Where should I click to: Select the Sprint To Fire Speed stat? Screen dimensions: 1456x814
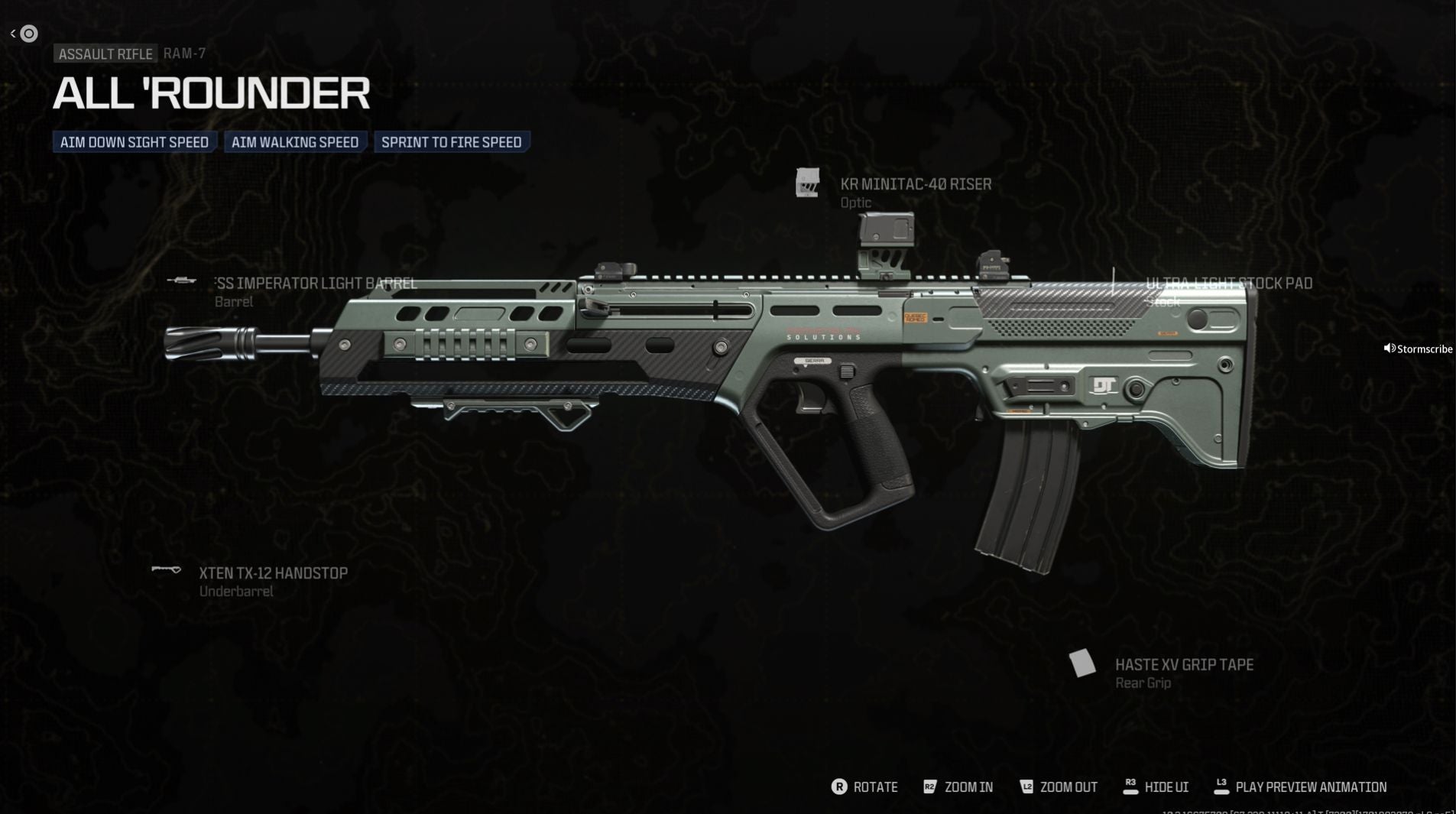coord(451,141)
